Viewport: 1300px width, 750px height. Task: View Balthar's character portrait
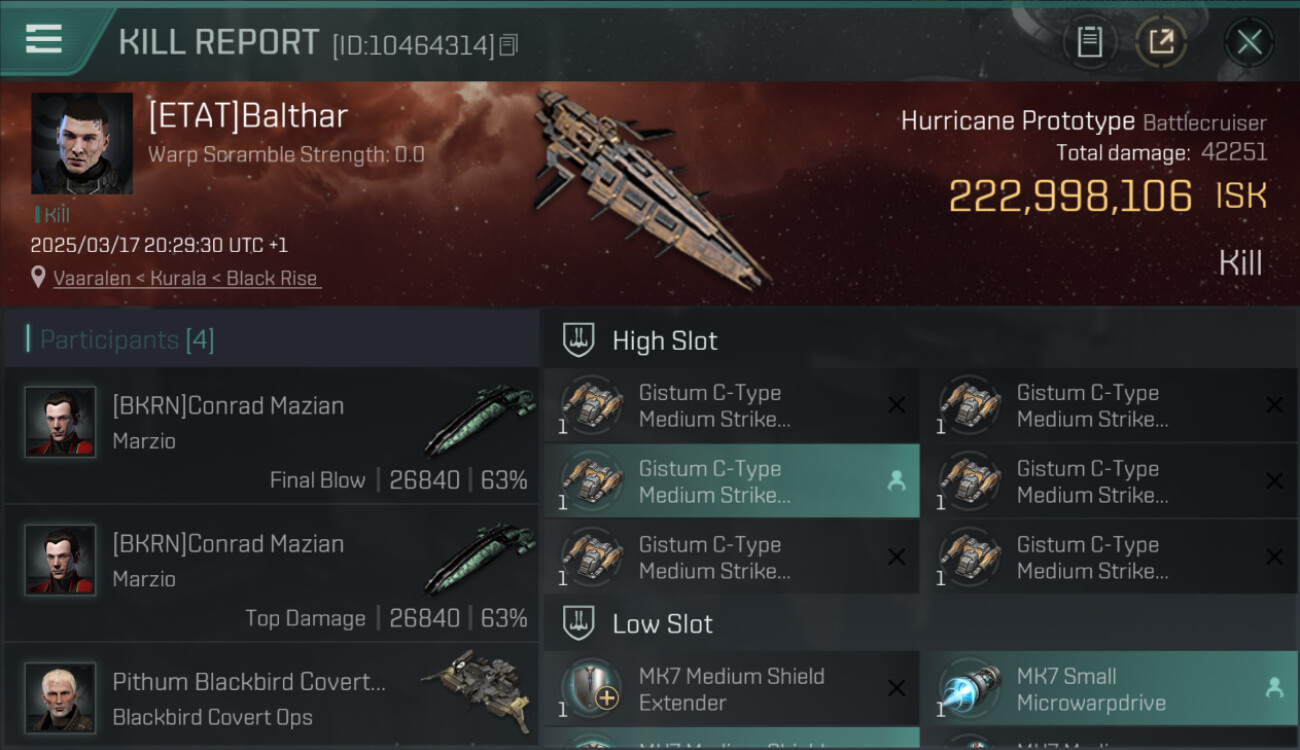coord(82,143)
